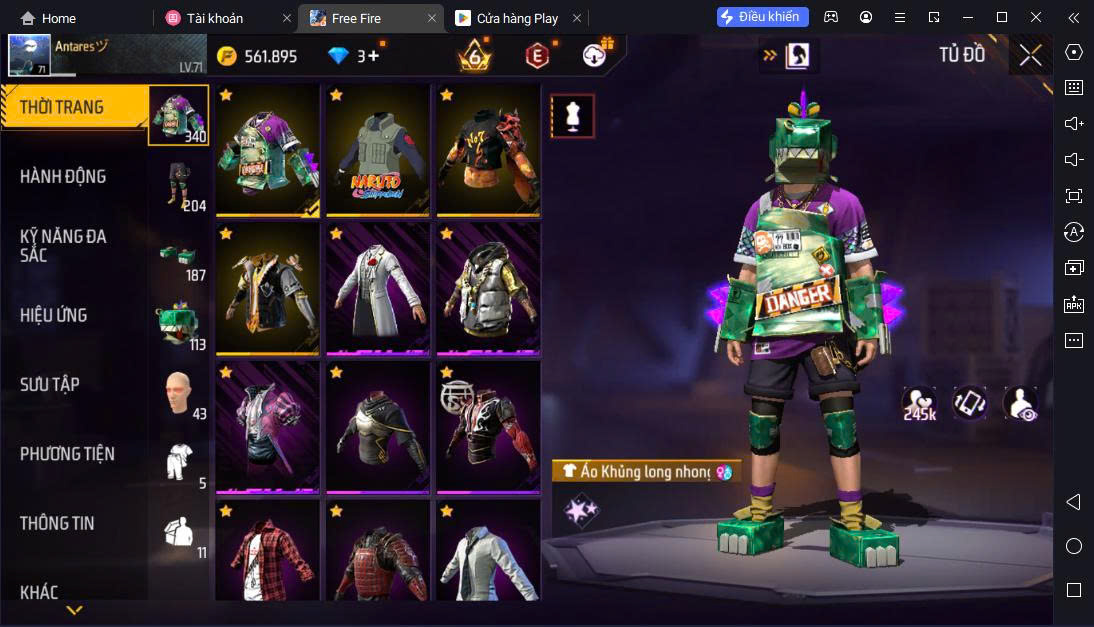Close the Tủ Đồ wardrobe screen

(x=1030, y=55)
